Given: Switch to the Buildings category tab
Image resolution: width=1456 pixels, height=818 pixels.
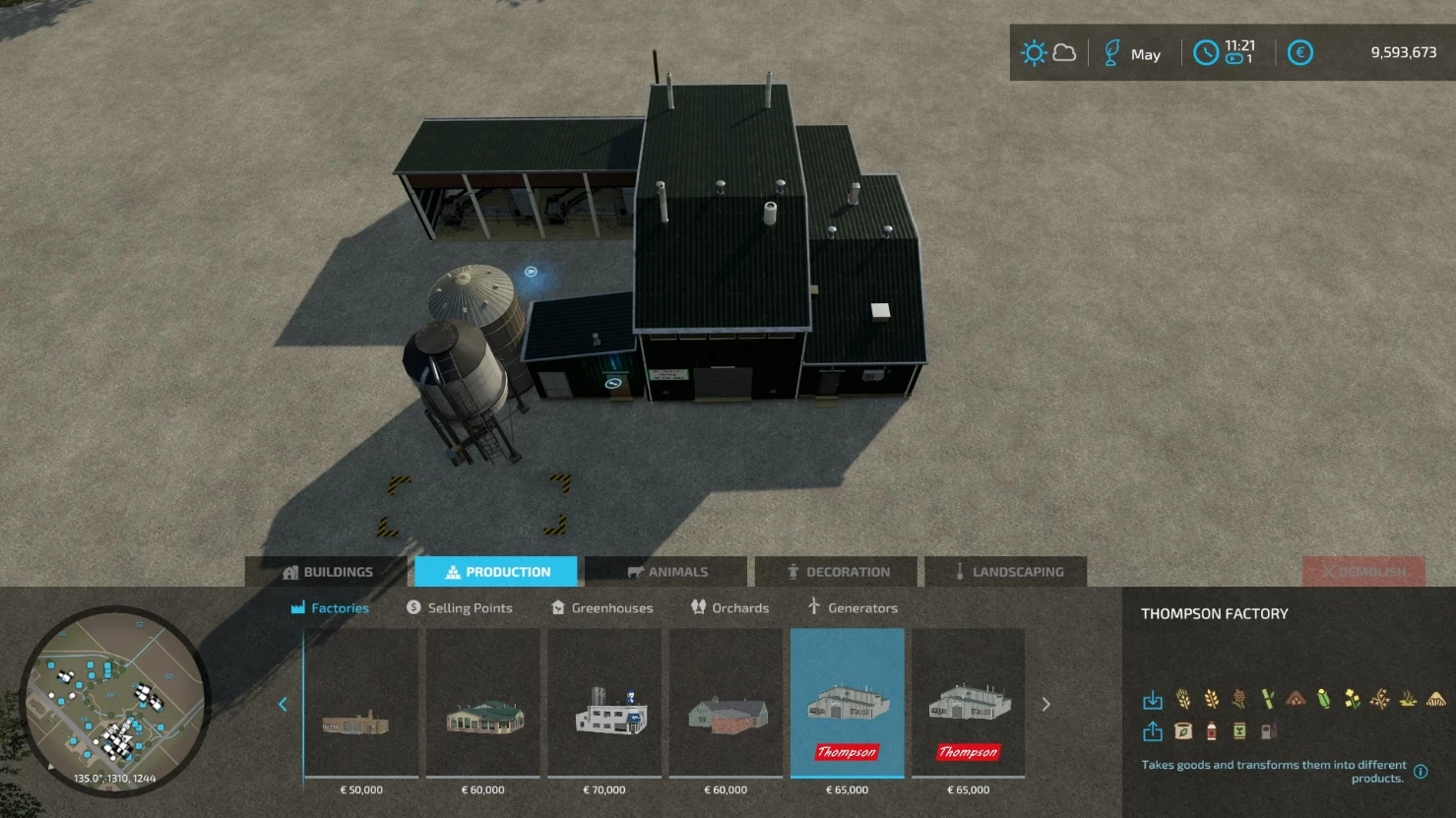Looking at the screenshot, I should [x=327, y=572].
